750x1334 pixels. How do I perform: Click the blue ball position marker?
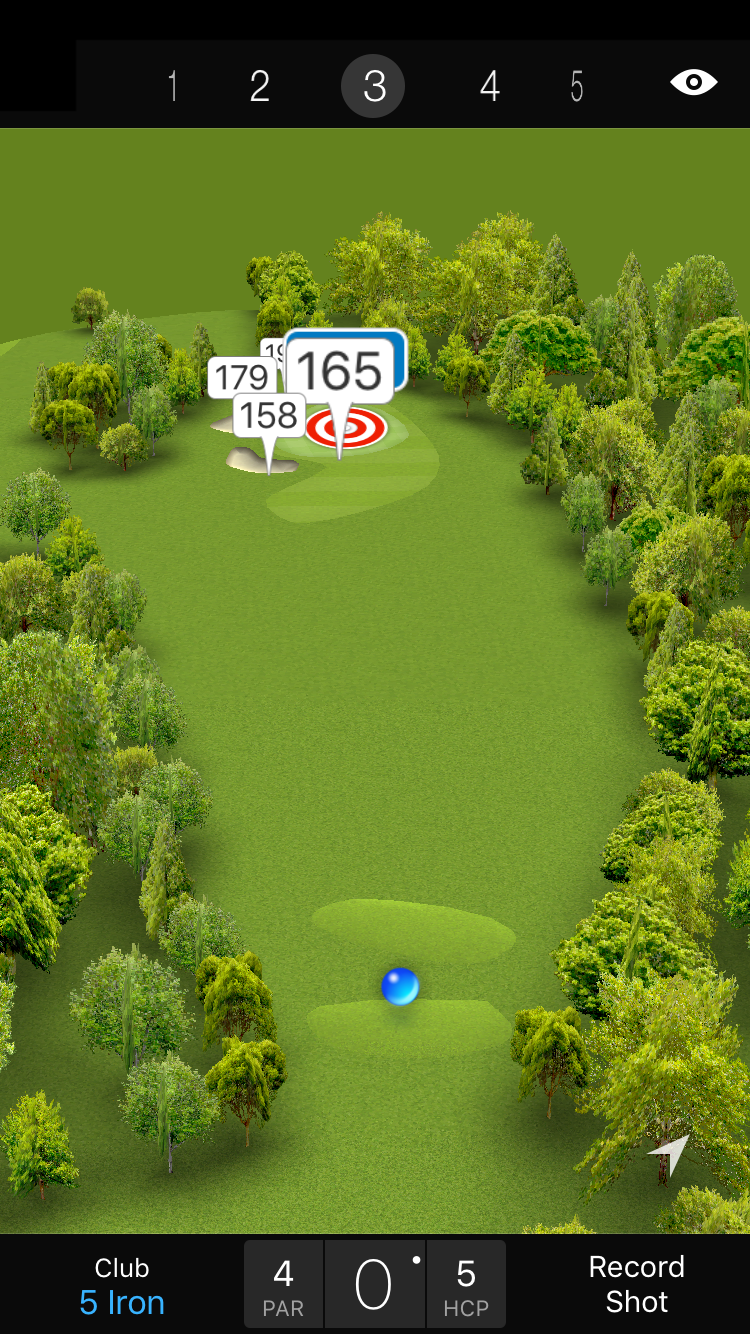pyautogui.click(x=400, y=986)
